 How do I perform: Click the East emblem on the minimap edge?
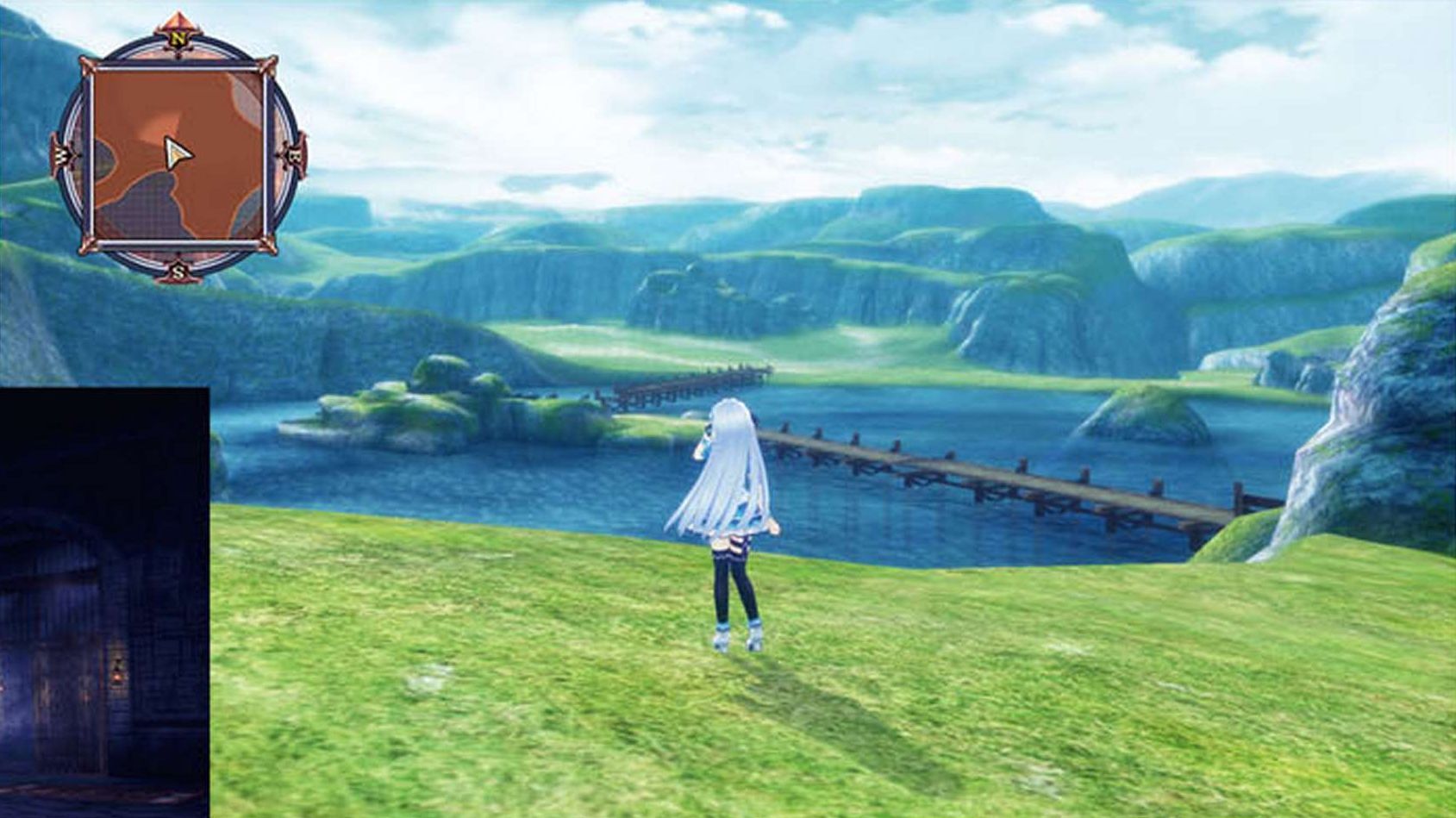click(294, 155)
